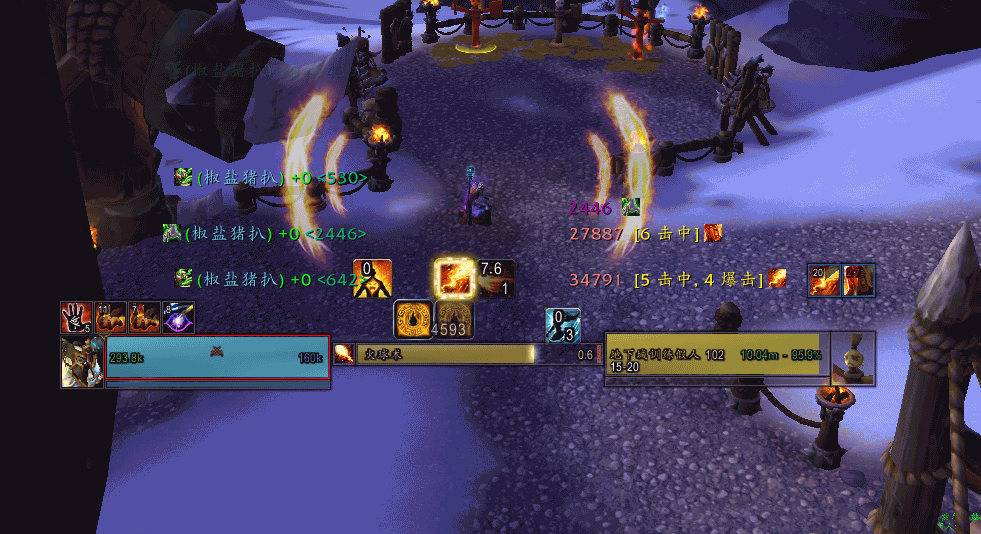Click the glowing highlighted fire spell icon

click(x=453, y=277)
